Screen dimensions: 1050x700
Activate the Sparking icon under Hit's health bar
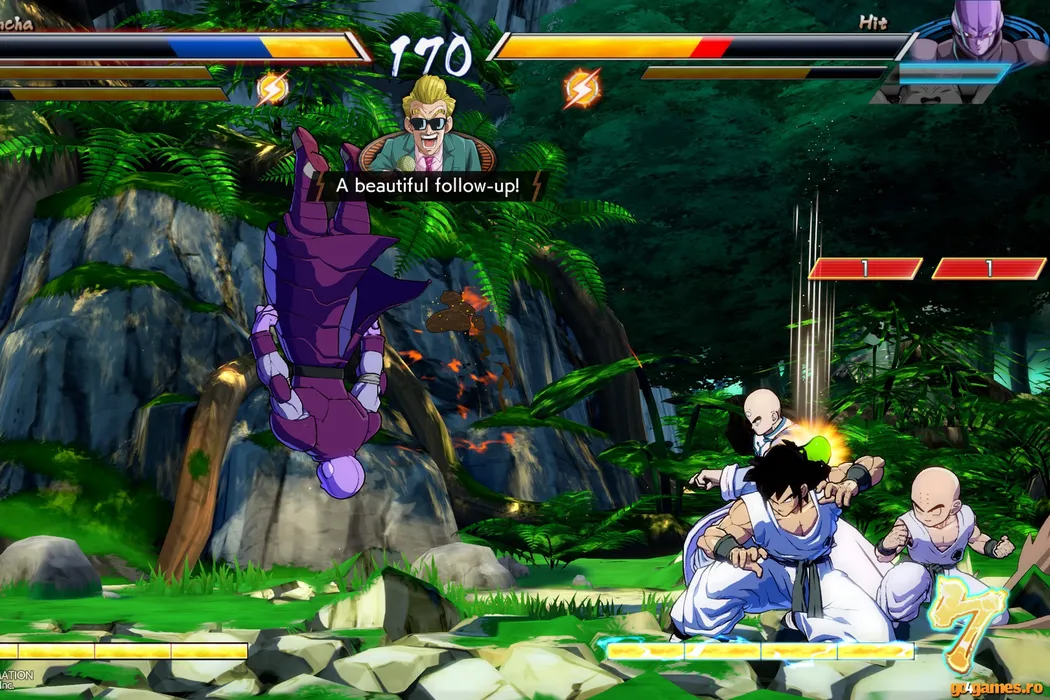pos(582,88)
